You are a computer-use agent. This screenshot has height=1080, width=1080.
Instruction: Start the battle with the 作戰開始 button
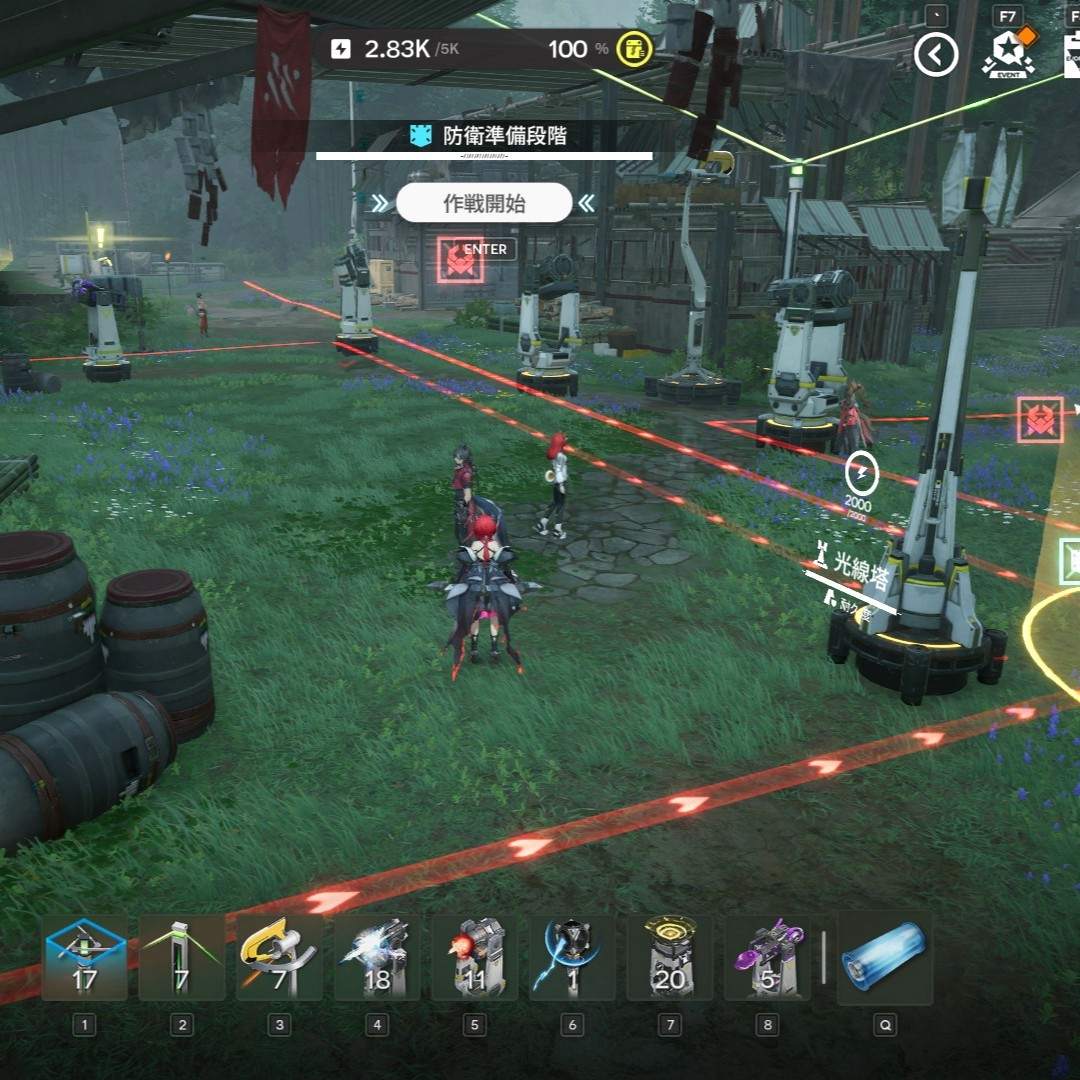tap(484, 204)
